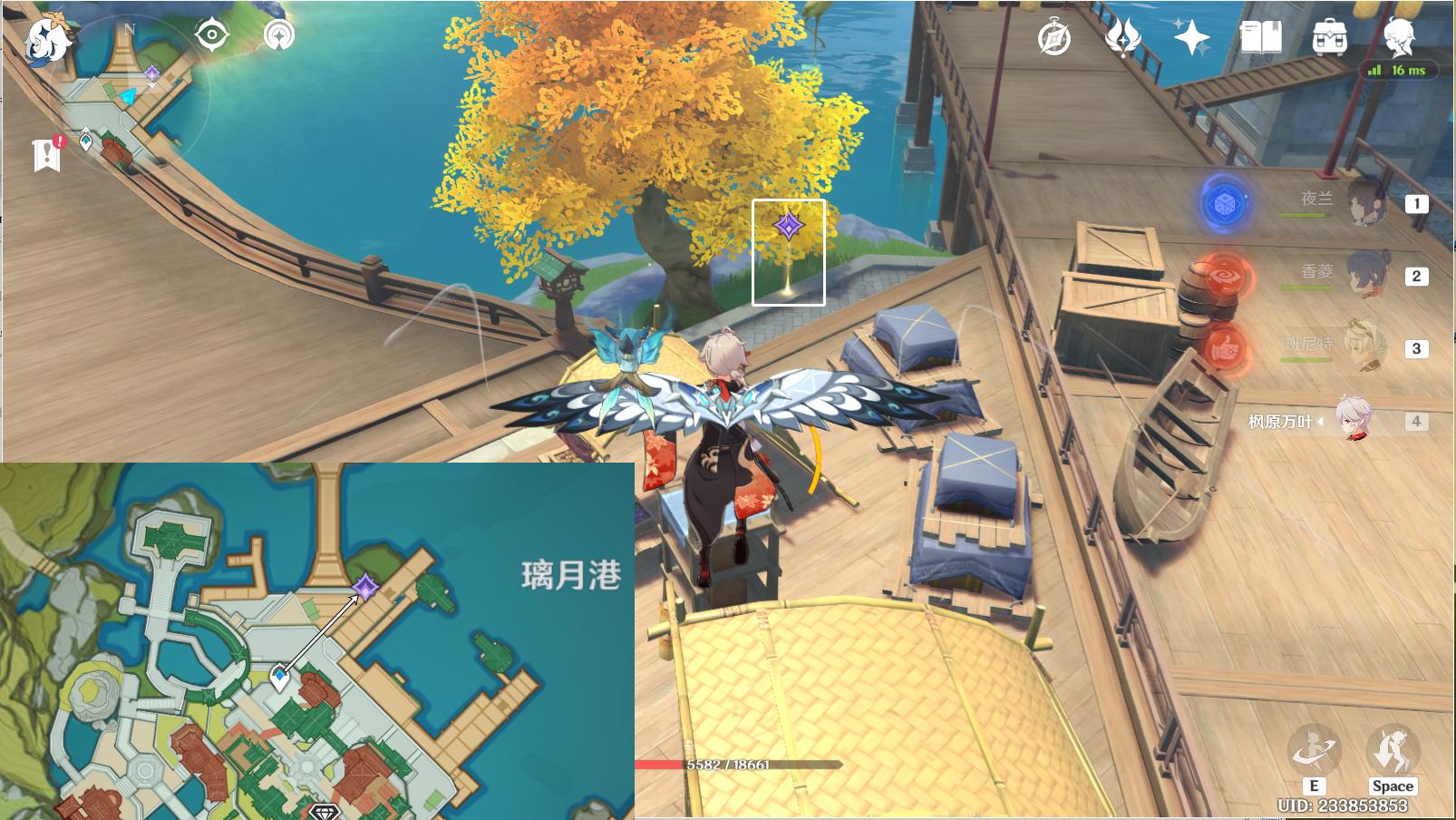Open the character screen icon

(1399, 36)
